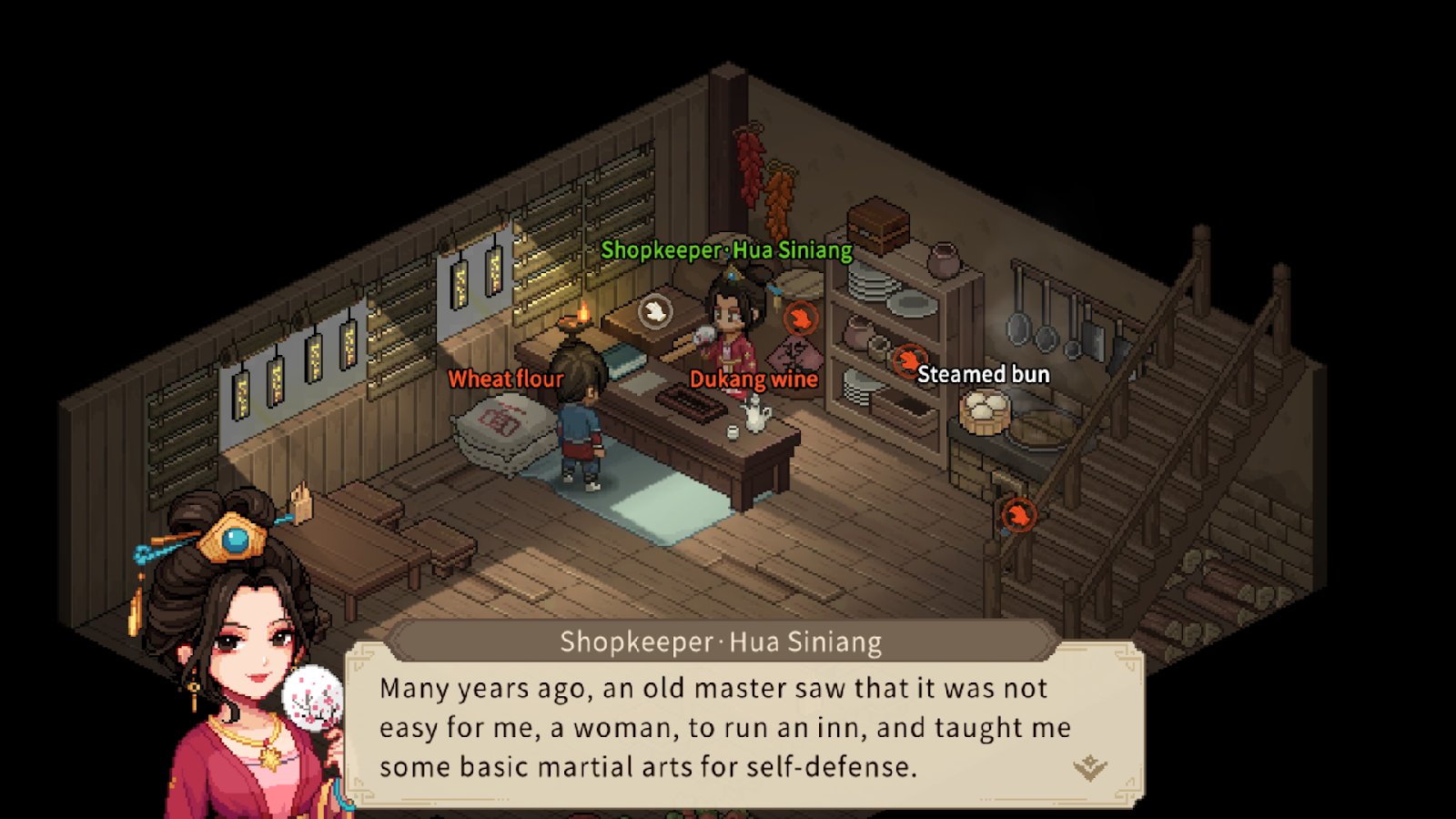Activate the red marker beside Steamed bun
The height and width of the screenshot is (819, 1456).
point(907,361)
